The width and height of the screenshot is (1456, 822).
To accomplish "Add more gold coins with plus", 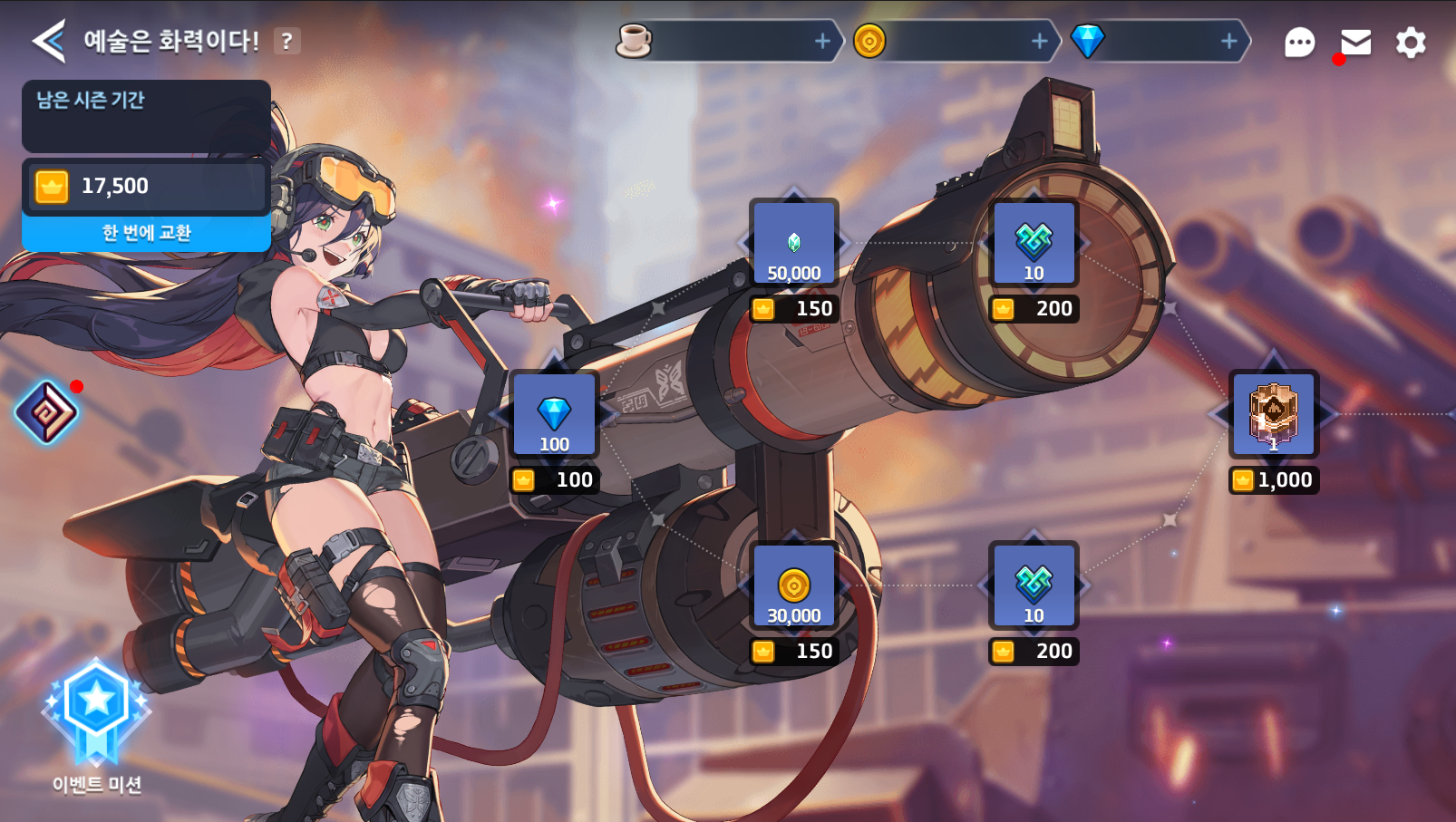I will (1039, 41).
